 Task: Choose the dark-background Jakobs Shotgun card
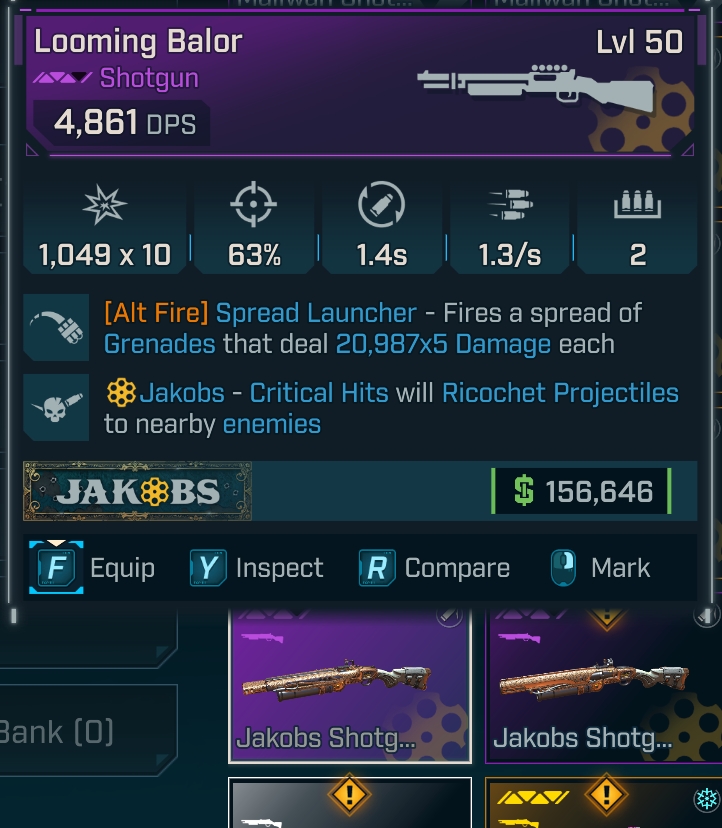pos(603,687)
